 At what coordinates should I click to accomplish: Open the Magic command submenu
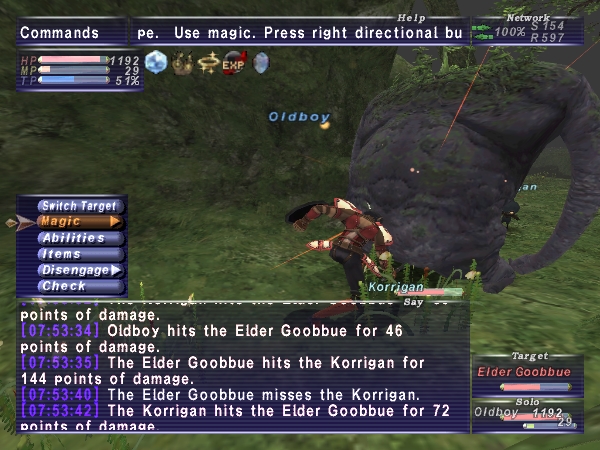pyautogui.click(x=79, y=222)
